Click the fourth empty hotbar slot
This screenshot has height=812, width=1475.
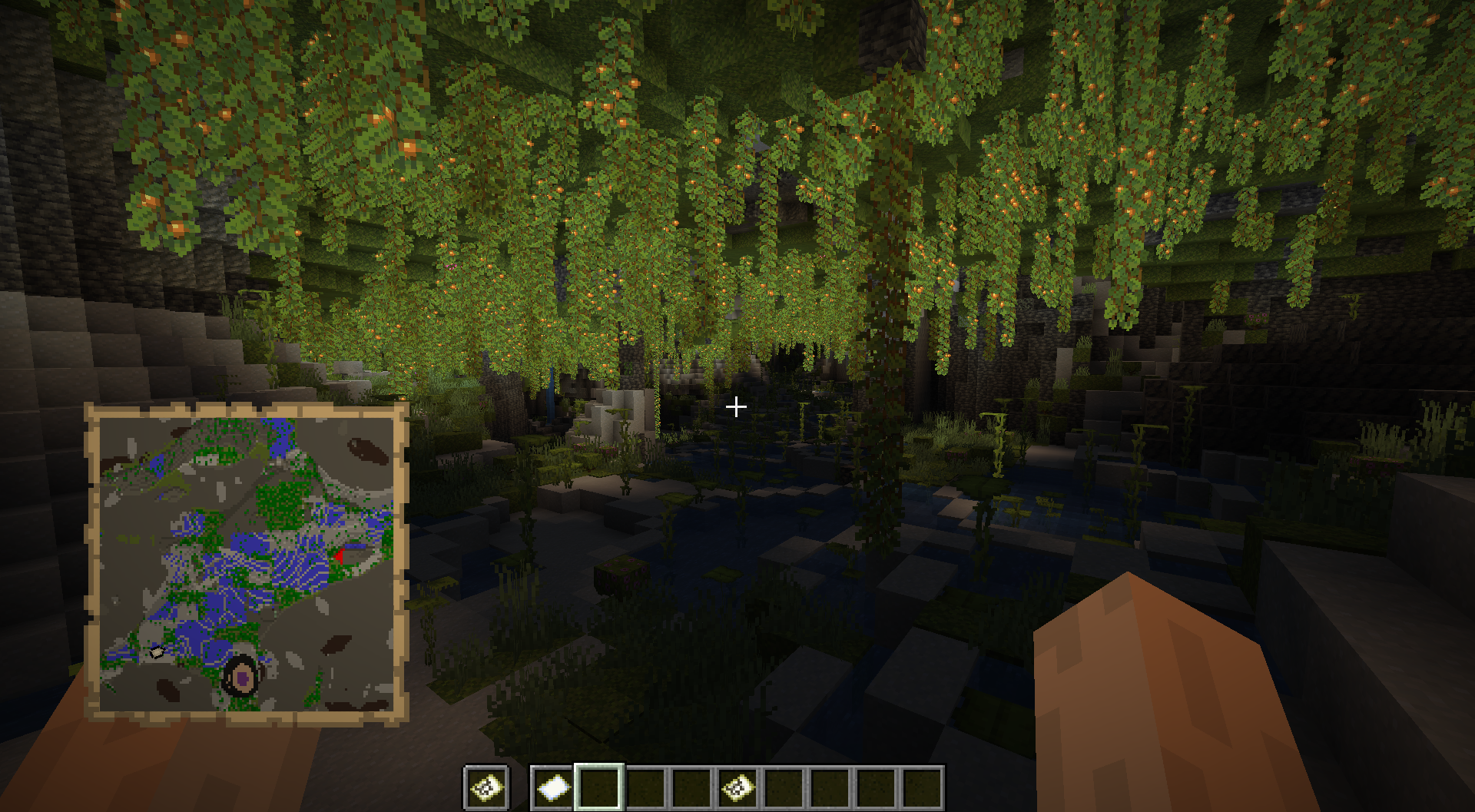[x=646, y=786]
